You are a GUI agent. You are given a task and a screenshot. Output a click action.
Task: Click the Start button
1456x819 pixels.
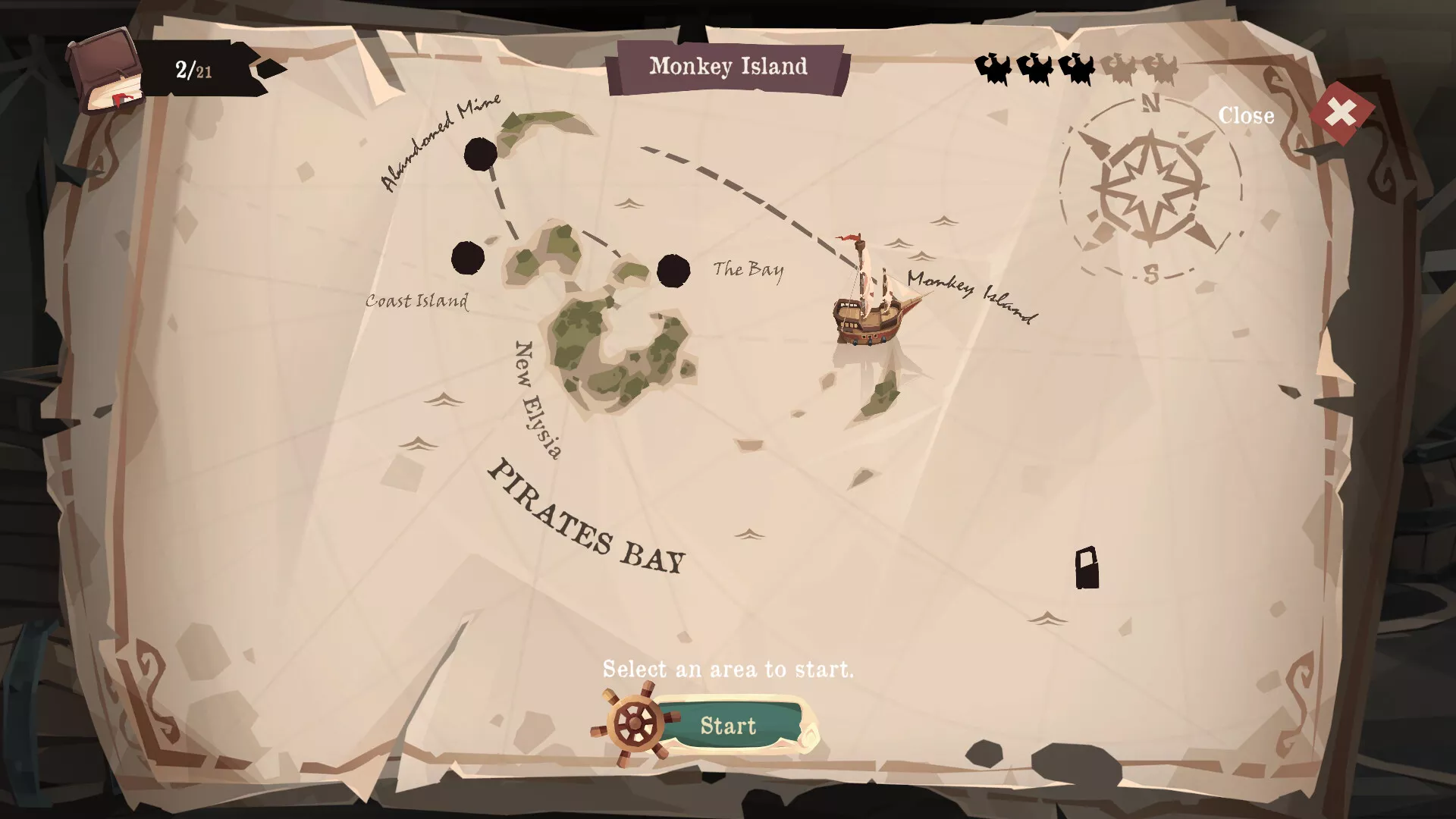click(727, 726)
